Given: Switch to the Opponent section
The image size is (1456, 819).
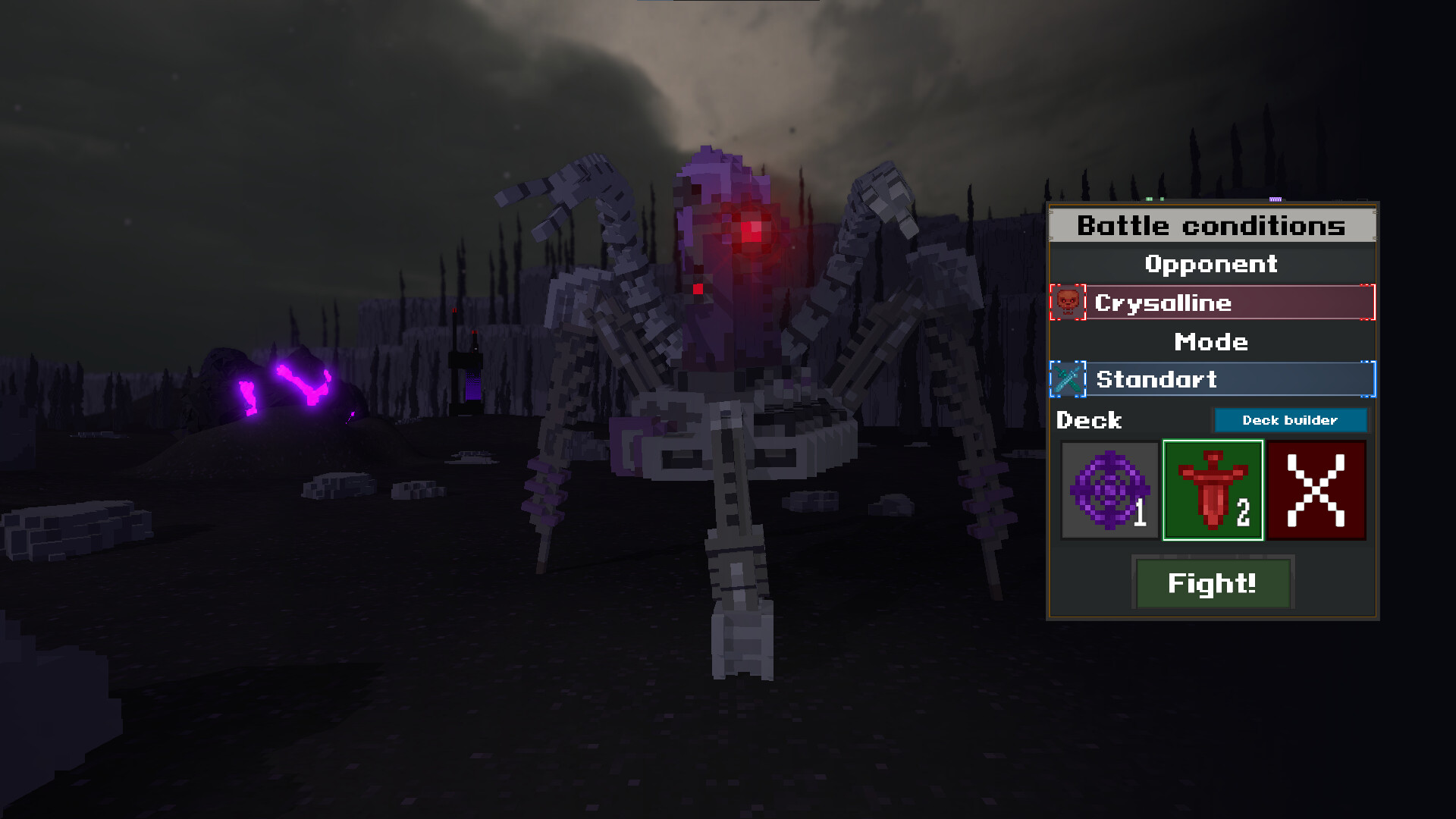Looking at the screenshot, I should [1211, 264].
